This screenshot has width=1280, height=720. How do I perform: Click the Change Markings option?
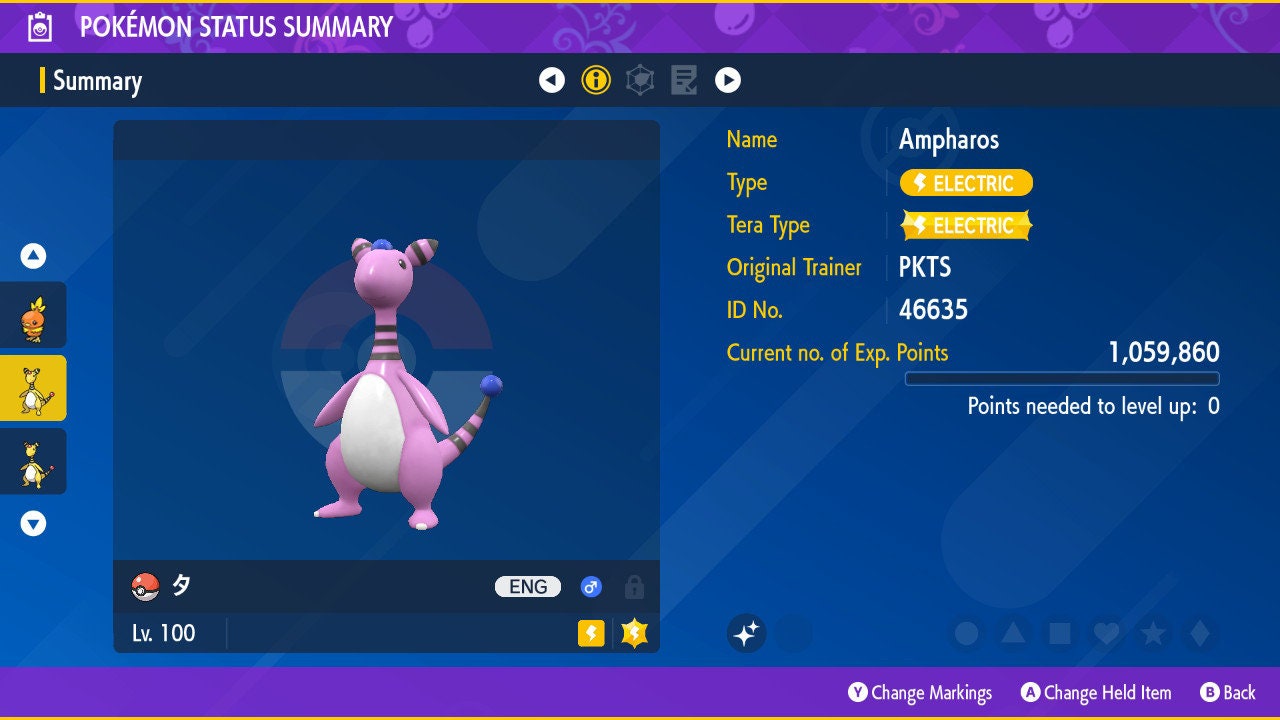pyautogui.click(x=920, y=693)
